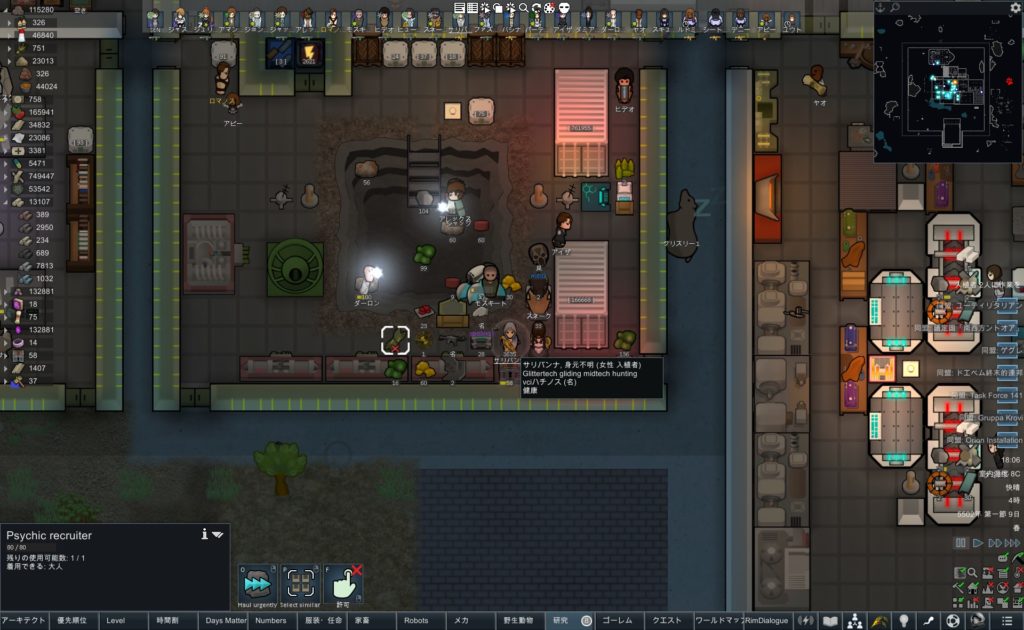Open the RimDialogue tab
The width and height of the screenshot is (1024, 630).
(x=767, y=621)
